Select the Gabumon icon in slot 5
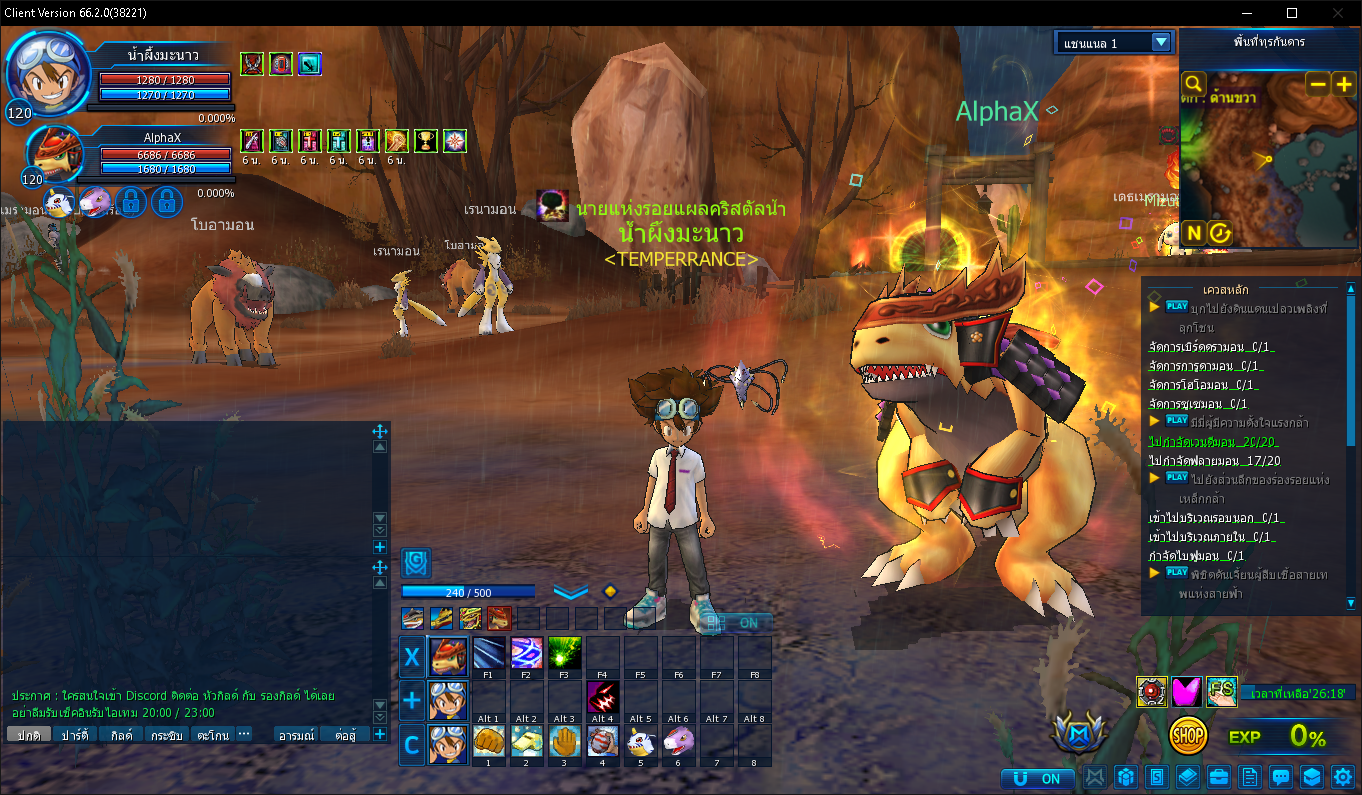1362x795 pixels. pyautogui.click(x=641, y=741)
